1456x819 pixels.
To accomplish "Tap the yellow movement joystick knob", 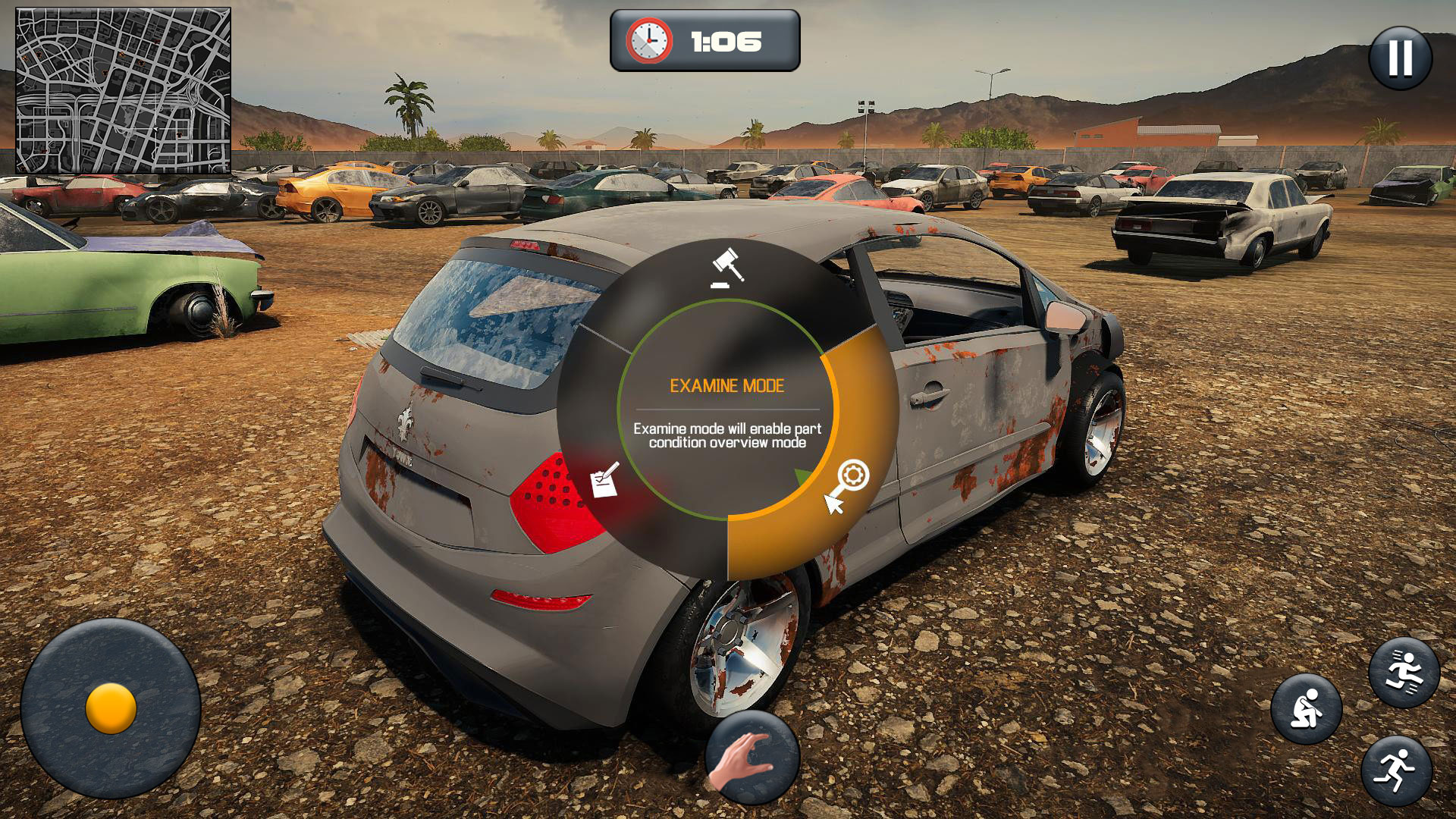I will pyautogui.click(x=111, y=708).
